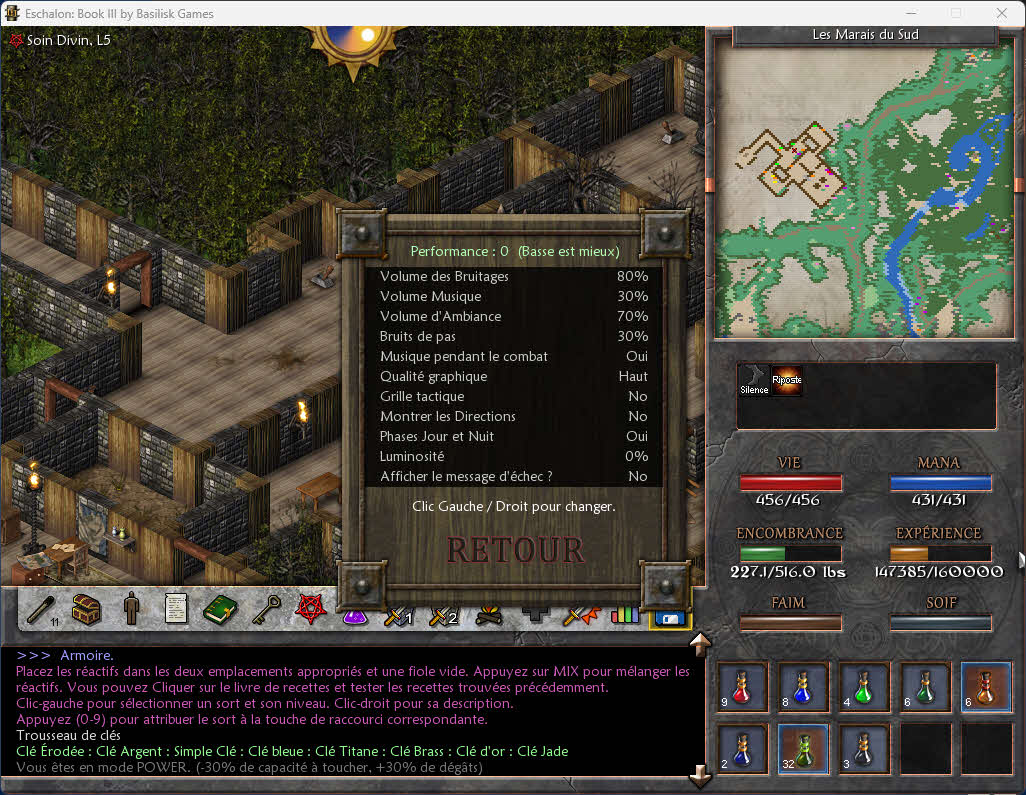Change the Volume d'Ambiance value
The width and height of the screenshot is (1026, 795).
(514, 316)
